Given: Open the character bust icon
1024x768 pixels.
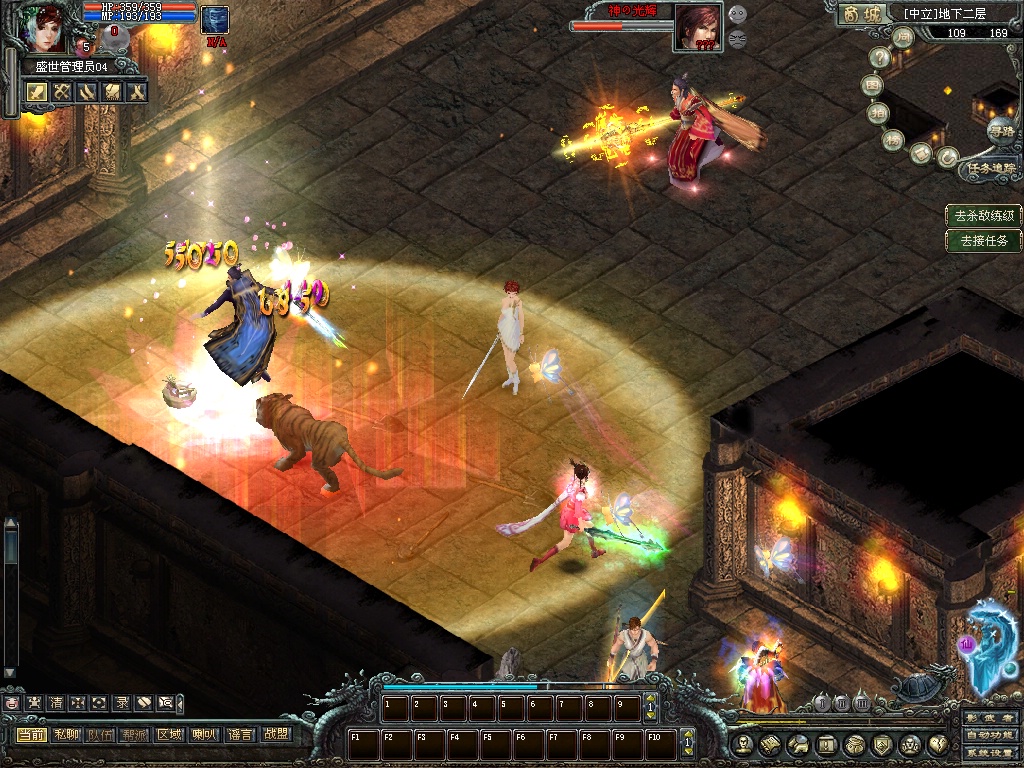Looking at the screenshot, I should [740, 744].
